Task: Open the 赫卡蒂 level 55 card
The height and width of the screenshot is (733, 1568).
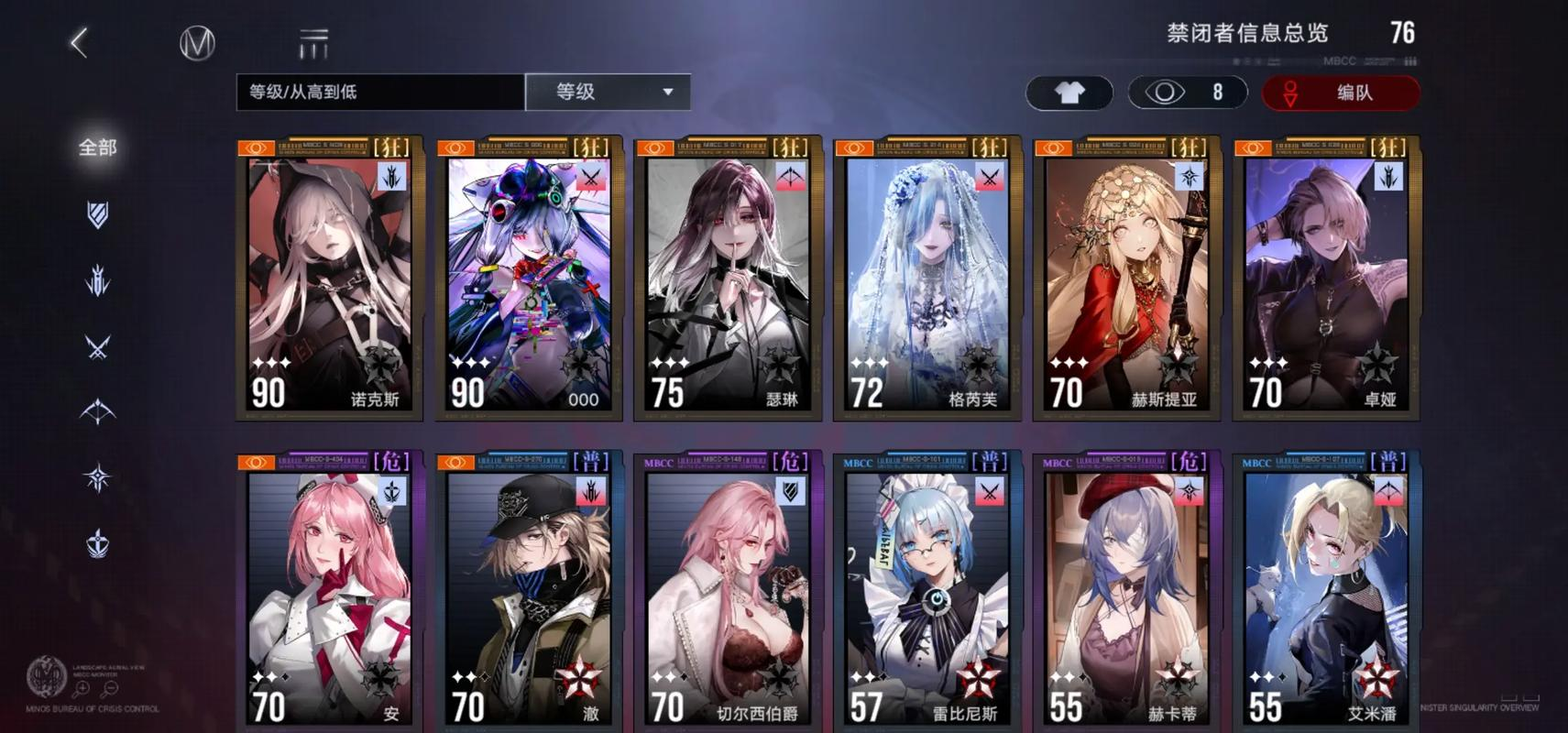Action: [1126, 591]
